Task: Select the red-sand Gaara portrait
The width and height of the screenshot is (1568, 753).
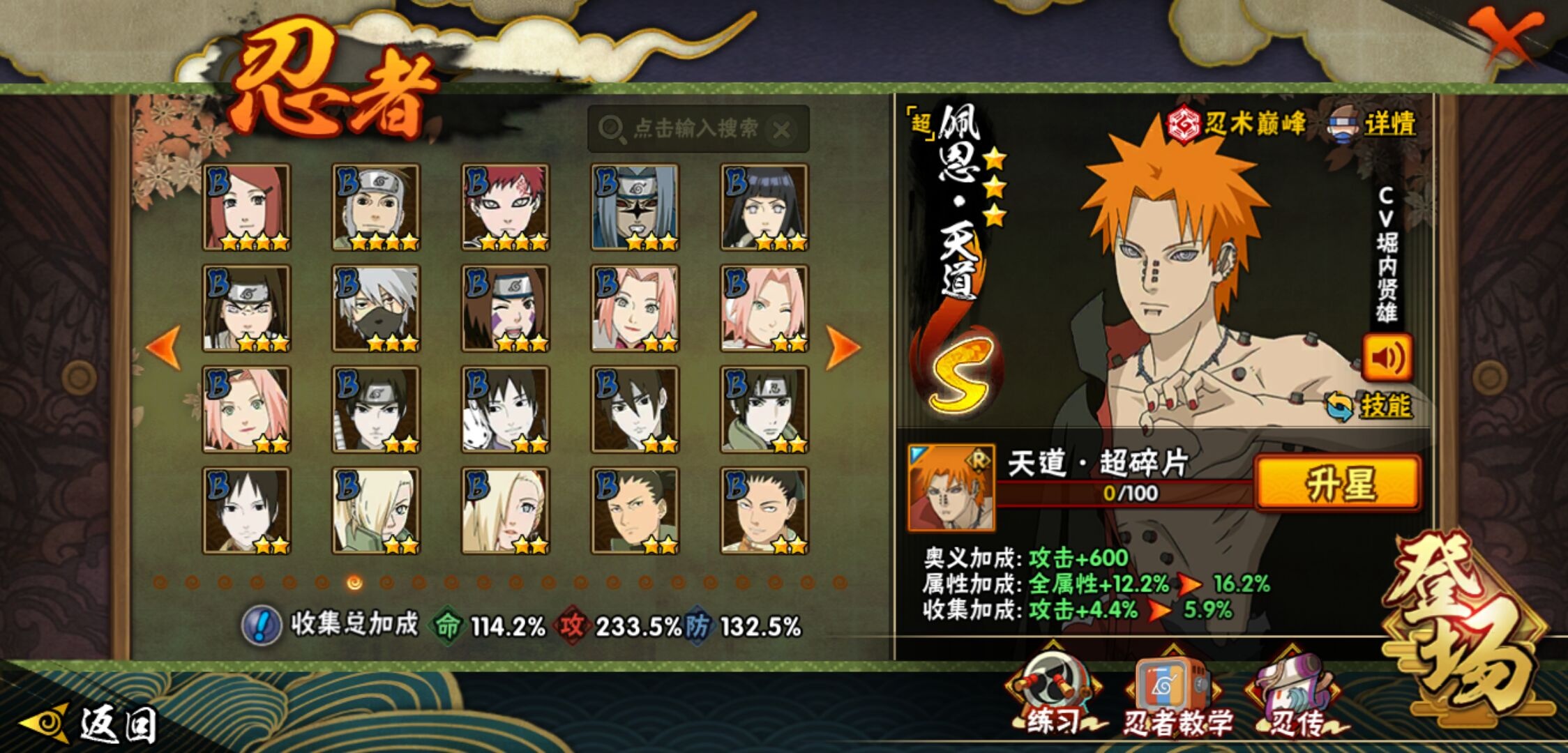Action: click(x=505, y=208)
